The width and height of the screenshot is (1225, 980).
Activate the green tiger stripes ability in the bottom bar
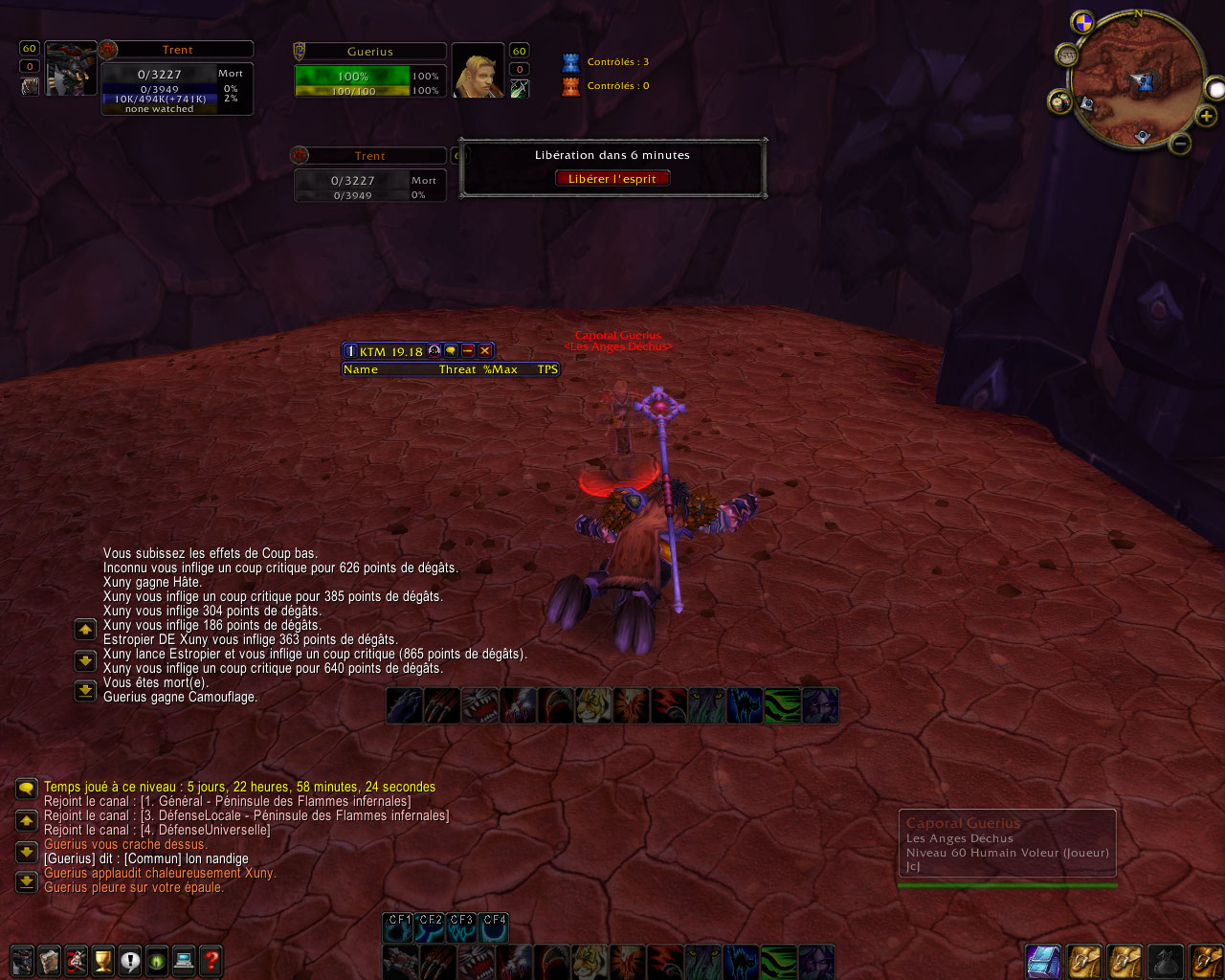780,962
